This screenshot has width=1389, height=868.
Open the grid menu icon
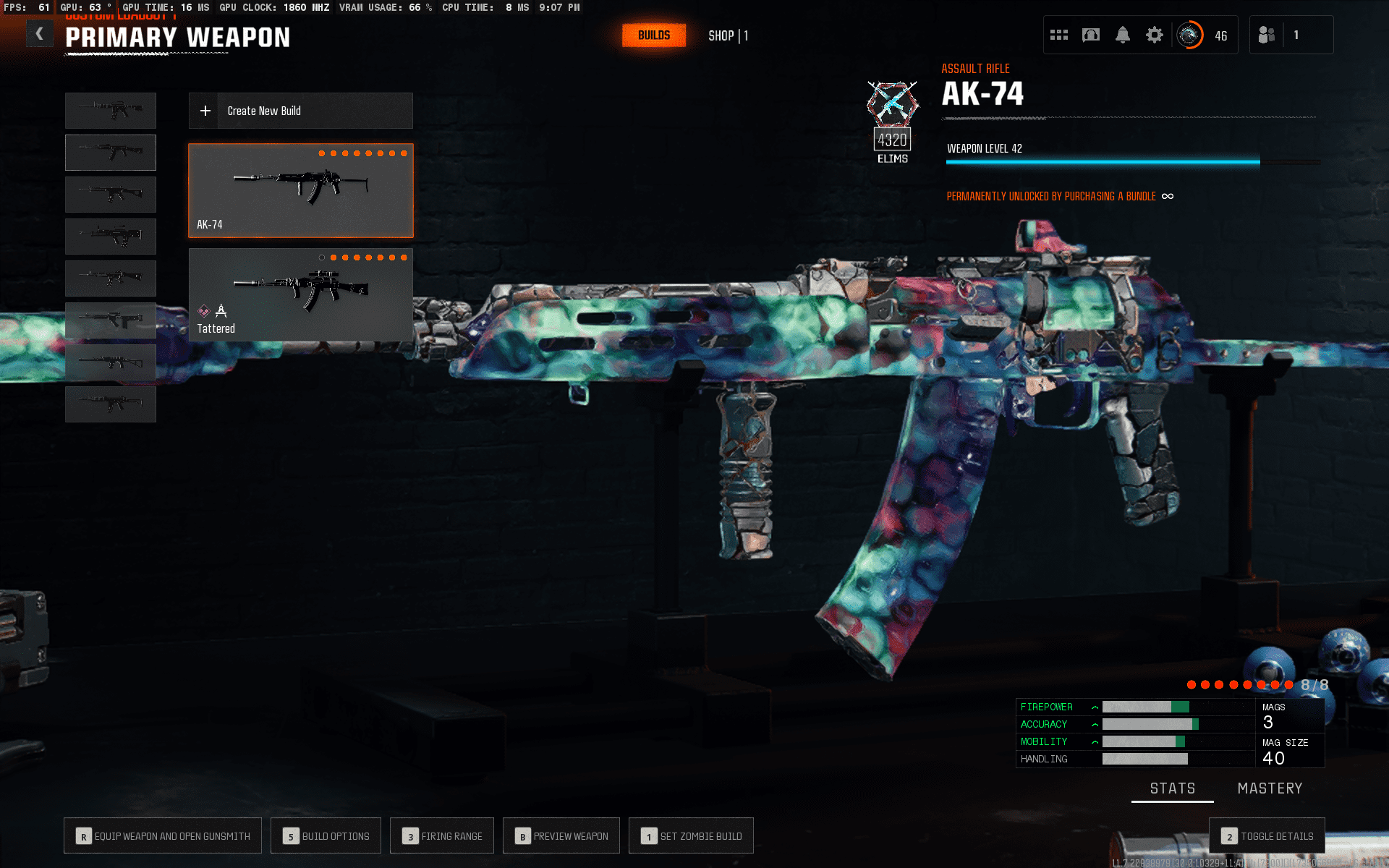click(1059, 35)
